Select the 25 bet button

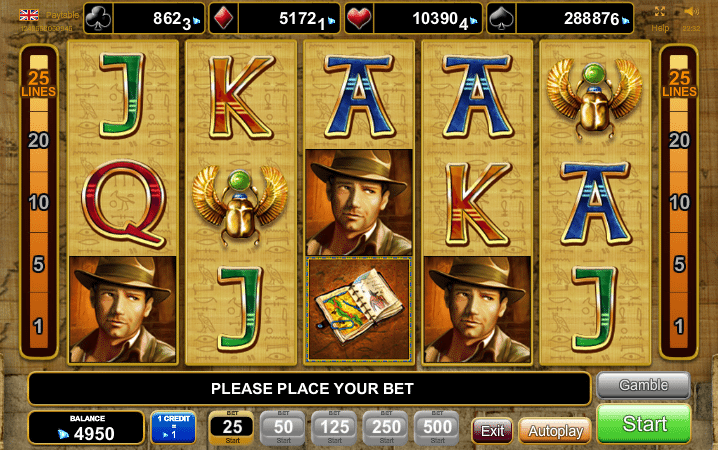pyautogui.click(x=232, y=428)
